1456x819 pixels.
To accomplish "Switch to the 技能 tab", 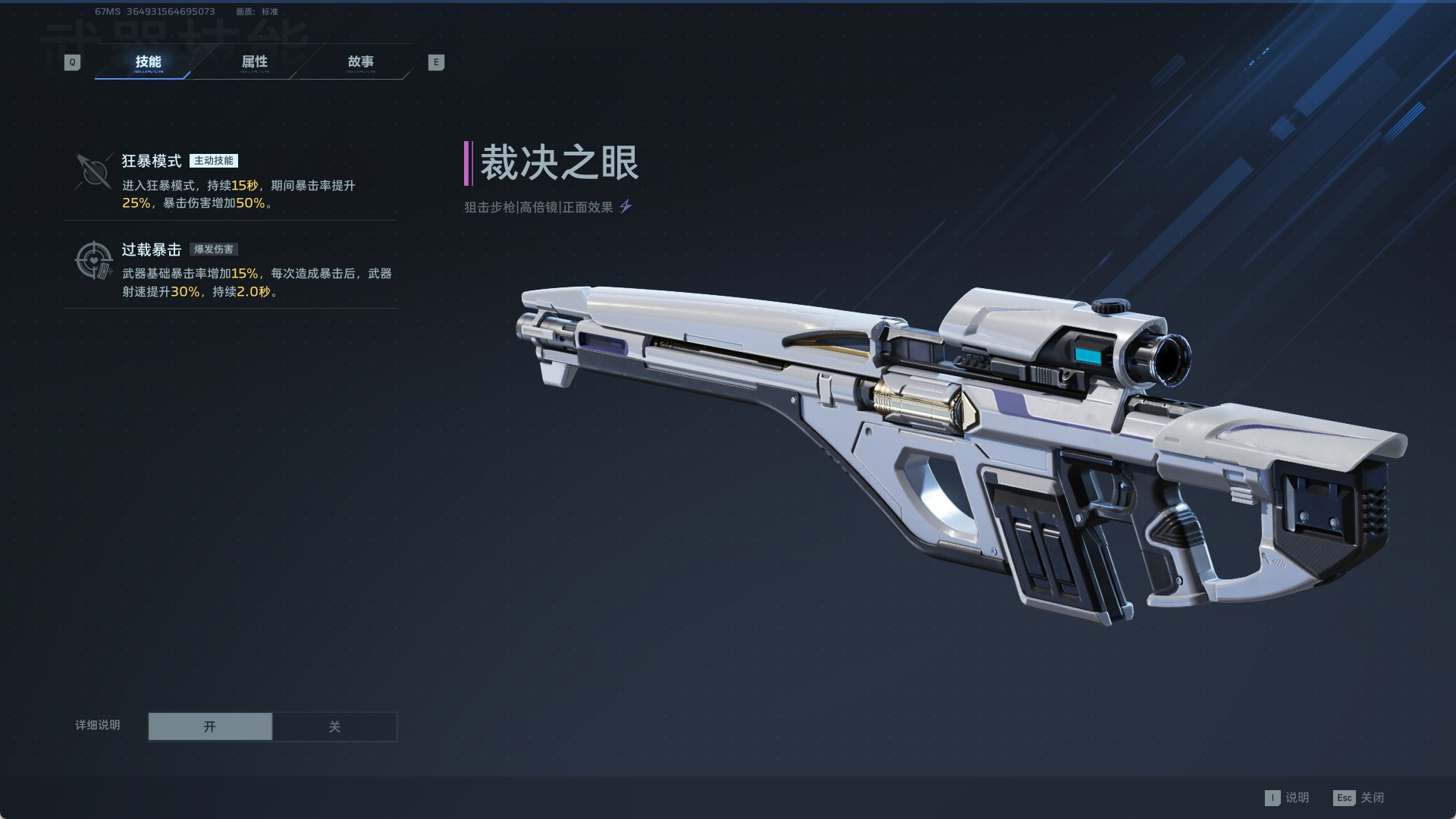I will [x=148, y=62].
